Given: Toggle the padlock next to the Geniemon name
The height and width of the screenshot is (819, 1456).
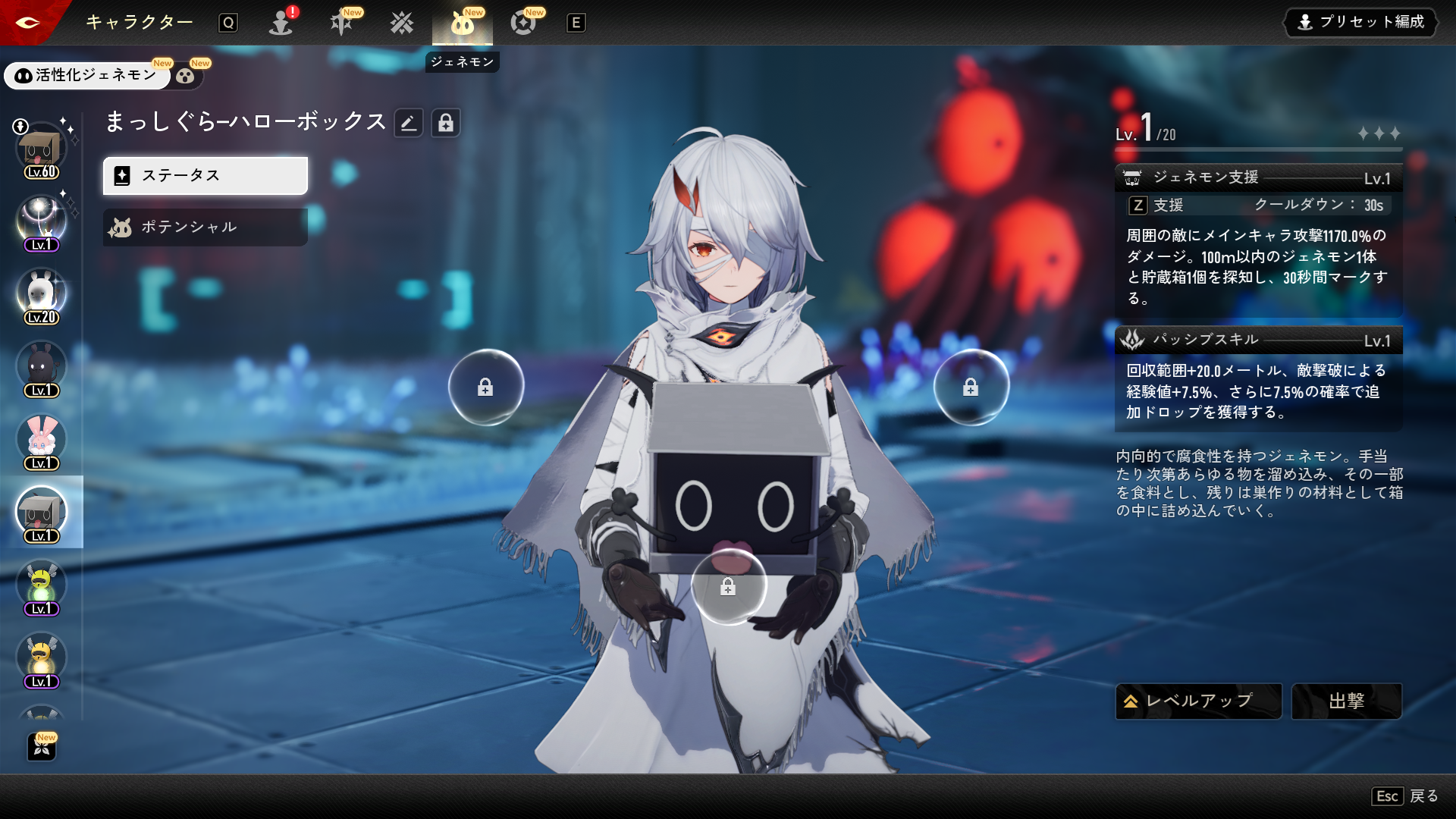Looking at the screenshot, I should pos(446,123).
